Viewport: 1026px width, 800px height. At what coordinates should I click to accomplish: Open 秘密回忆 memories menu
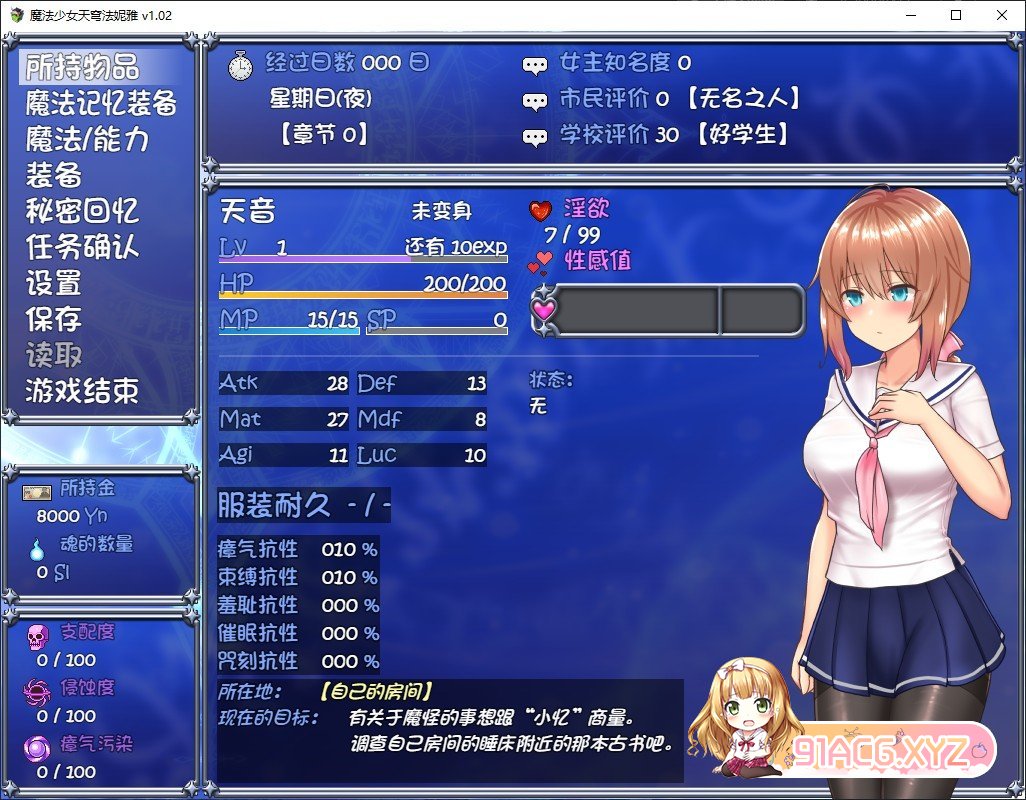(82, 211)
